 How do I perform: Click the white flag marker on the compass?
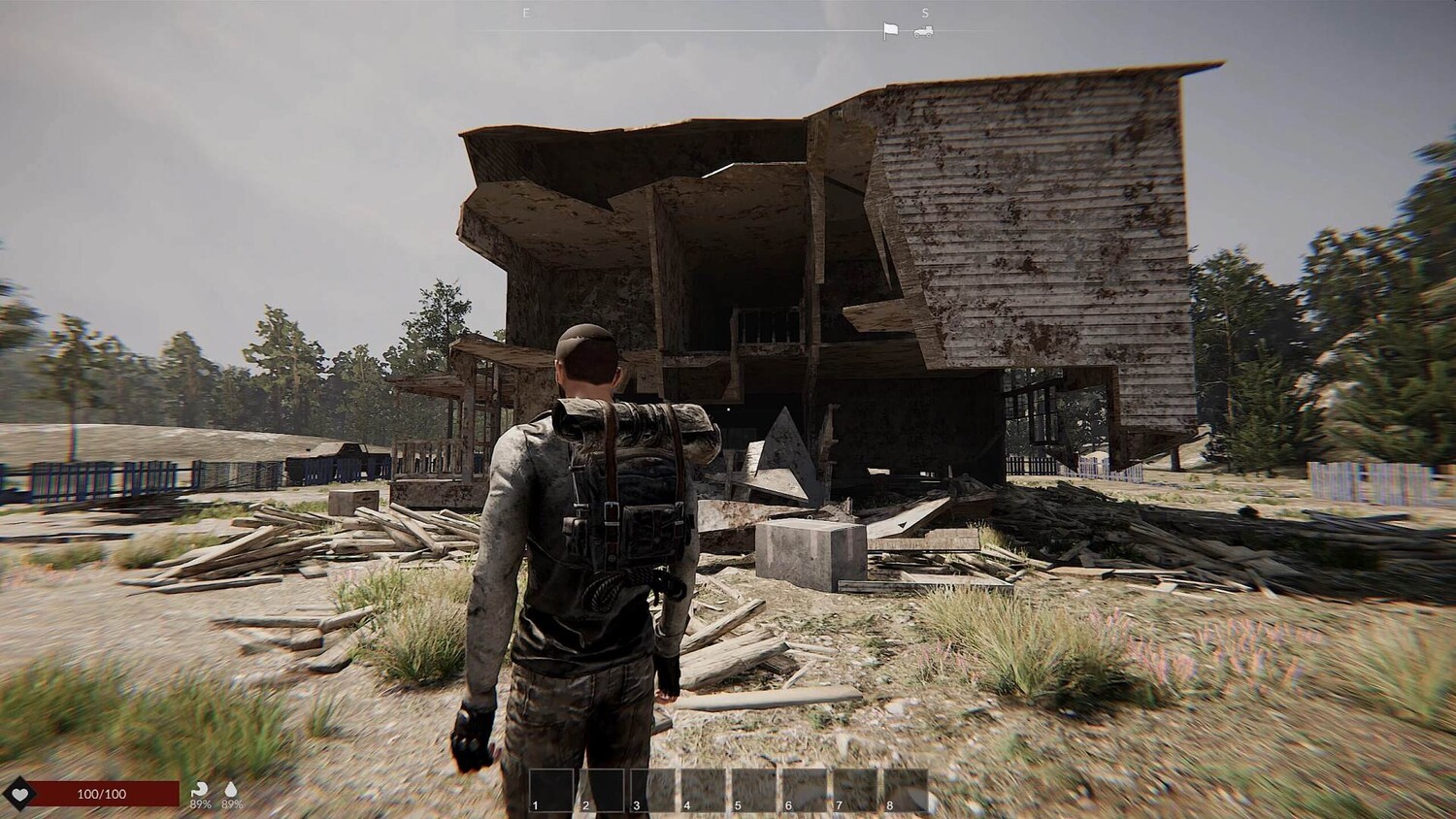coord(890,31)
